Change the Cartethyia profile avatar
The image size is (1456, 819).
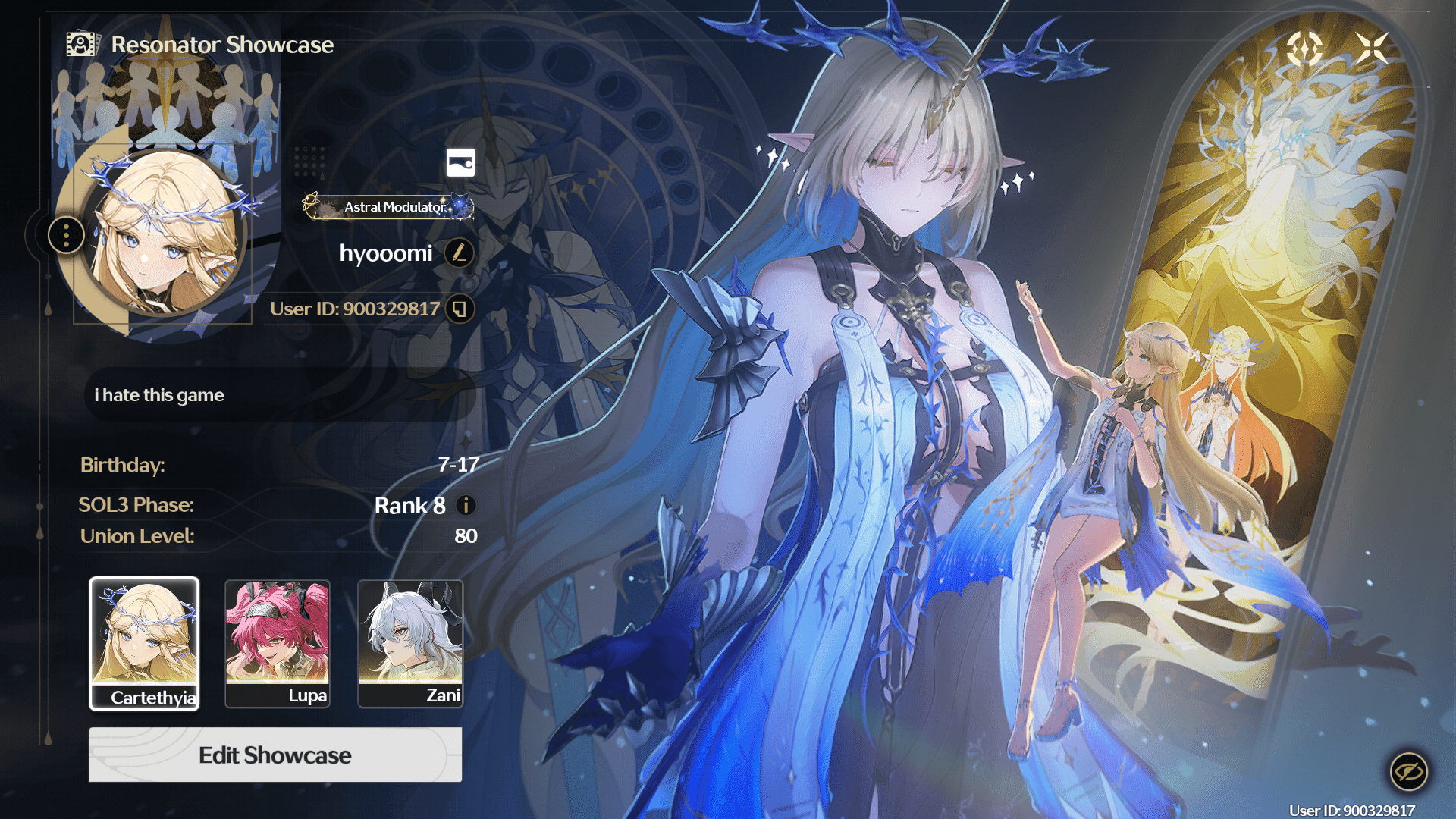click(164, 233)
